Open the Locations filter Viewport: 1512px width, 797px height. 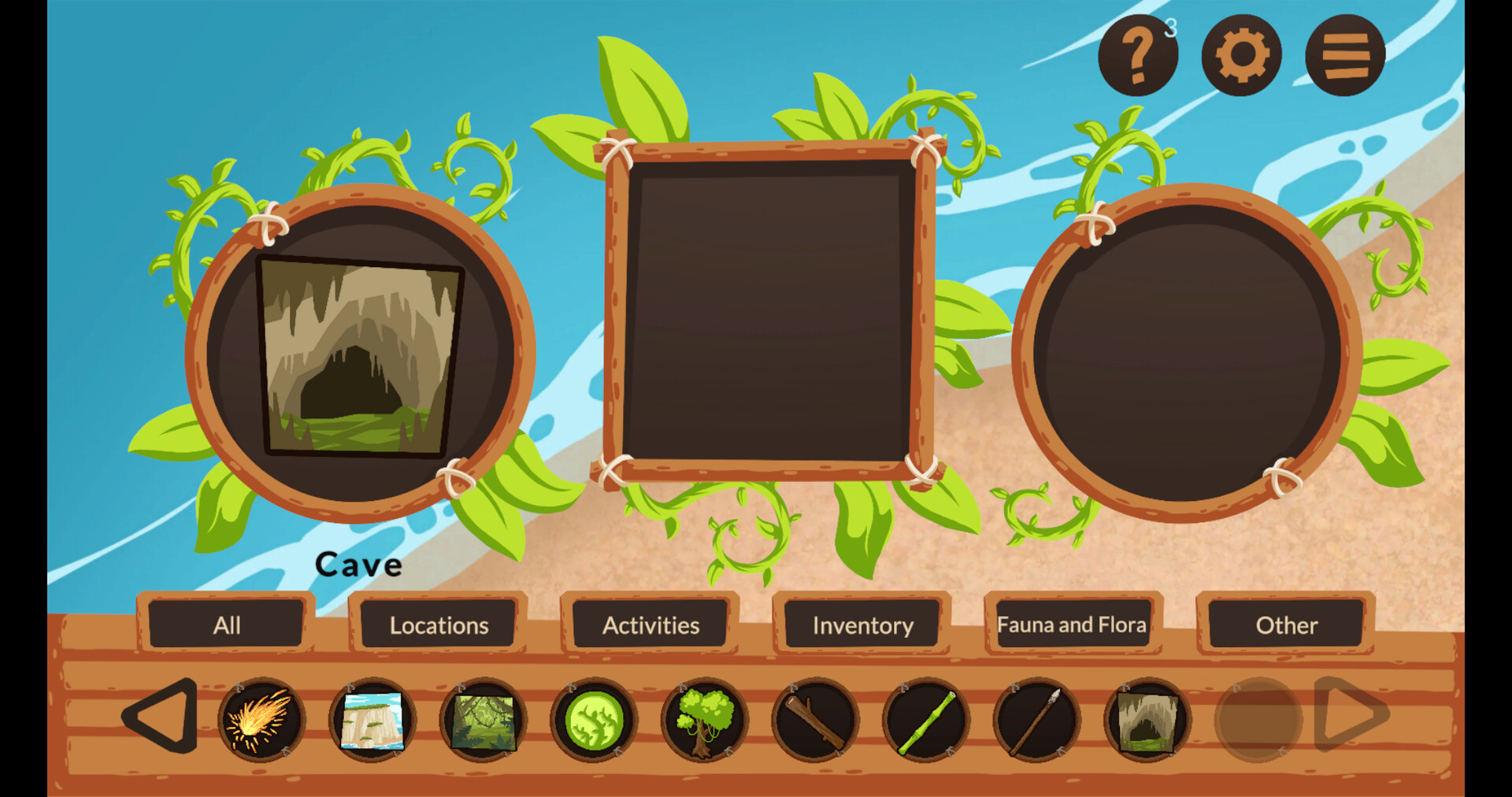pyautogui.click(x=438, y=625)
